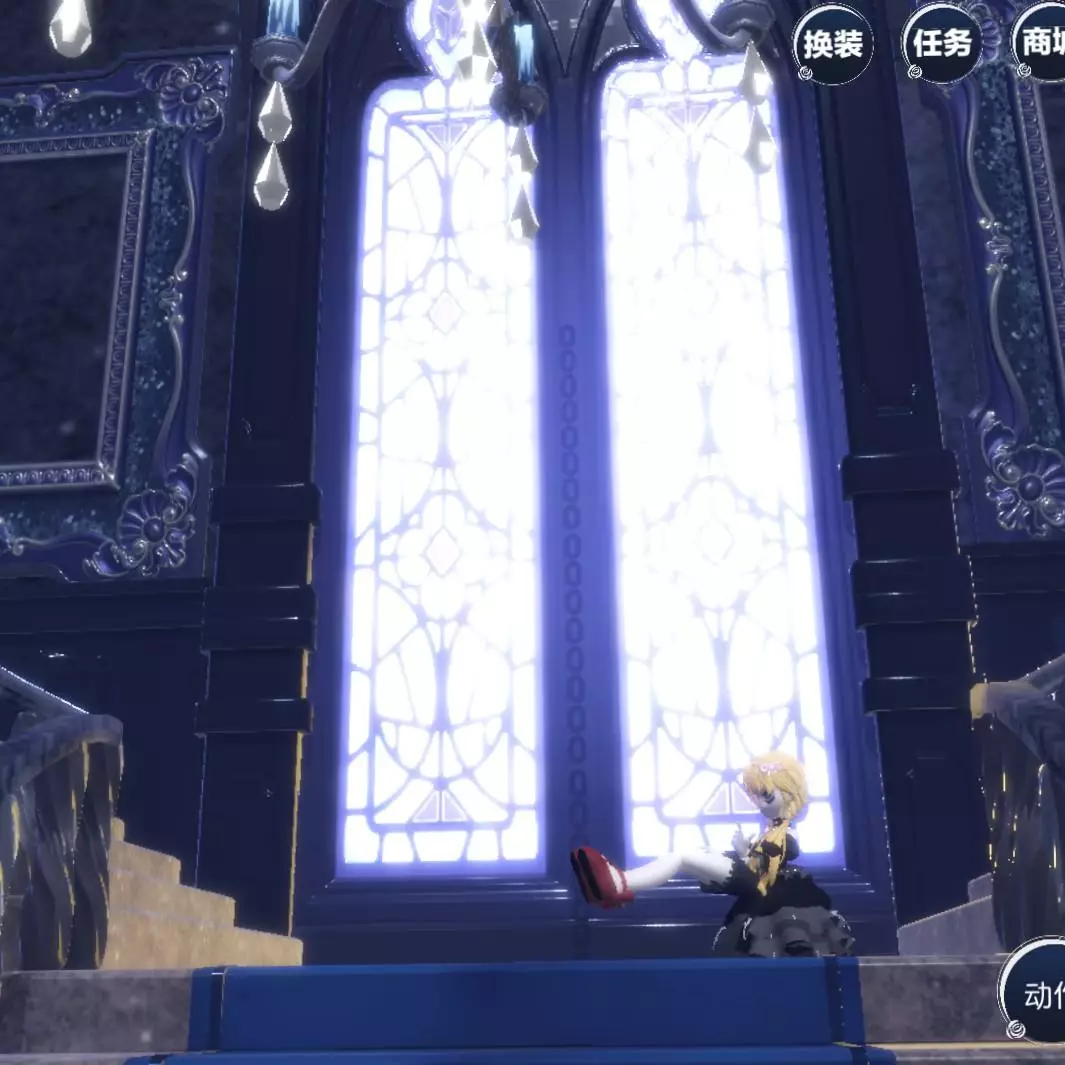
Task: Open the 动作 actions menu
Action: point(1035,990)
